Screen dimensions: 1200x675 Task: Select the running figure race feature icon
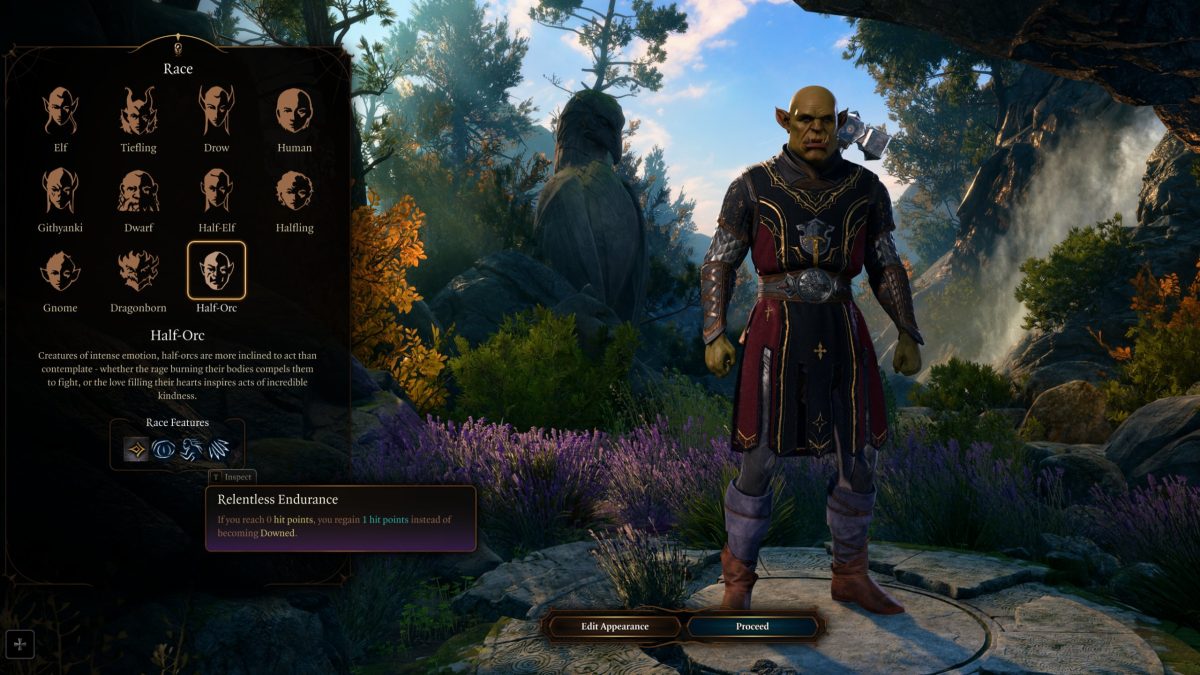190,449
